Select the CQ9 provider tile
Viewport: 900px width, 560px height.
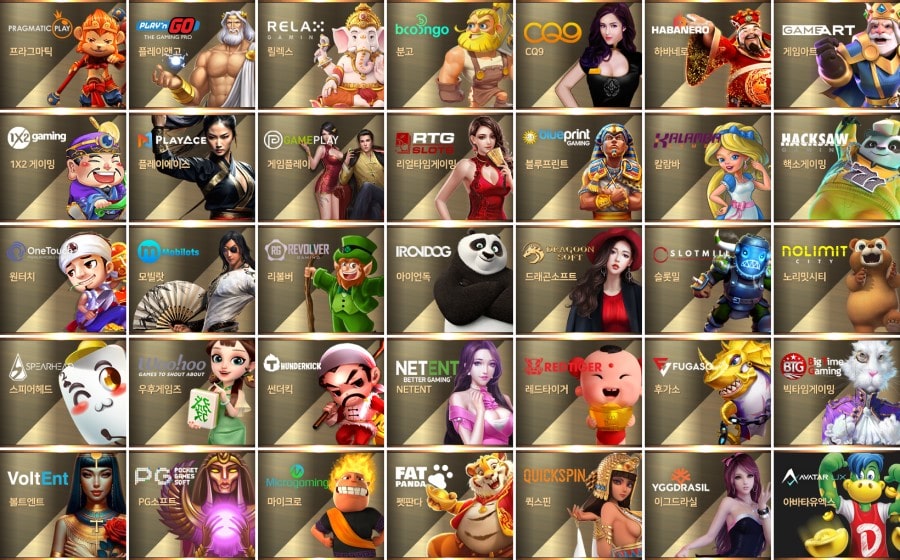pos(578,55)
